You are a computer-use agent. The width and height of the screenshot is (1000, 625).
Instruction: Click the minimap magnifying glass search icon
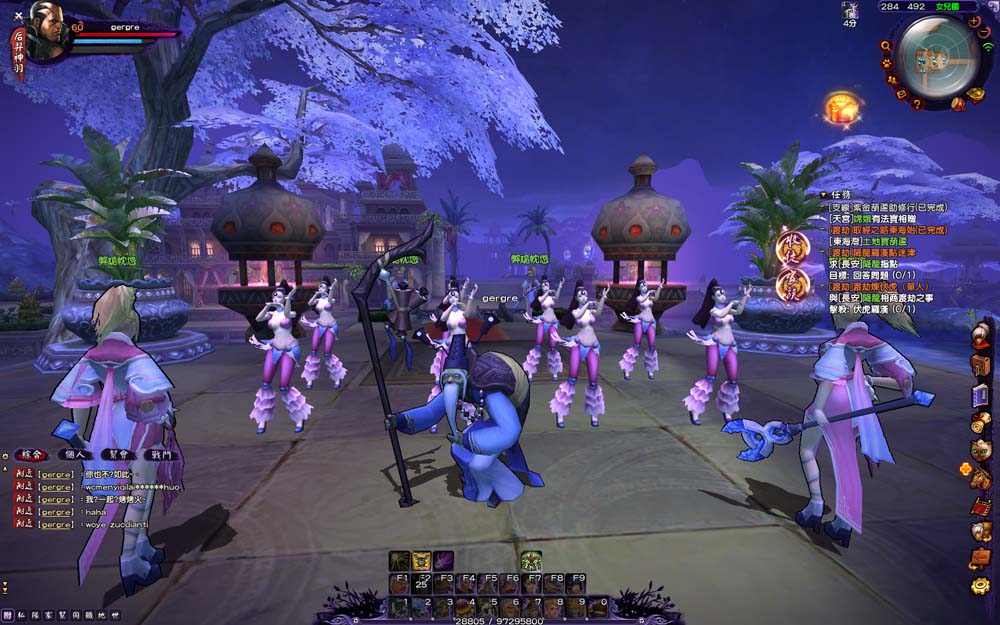click(x=886, y=46)
